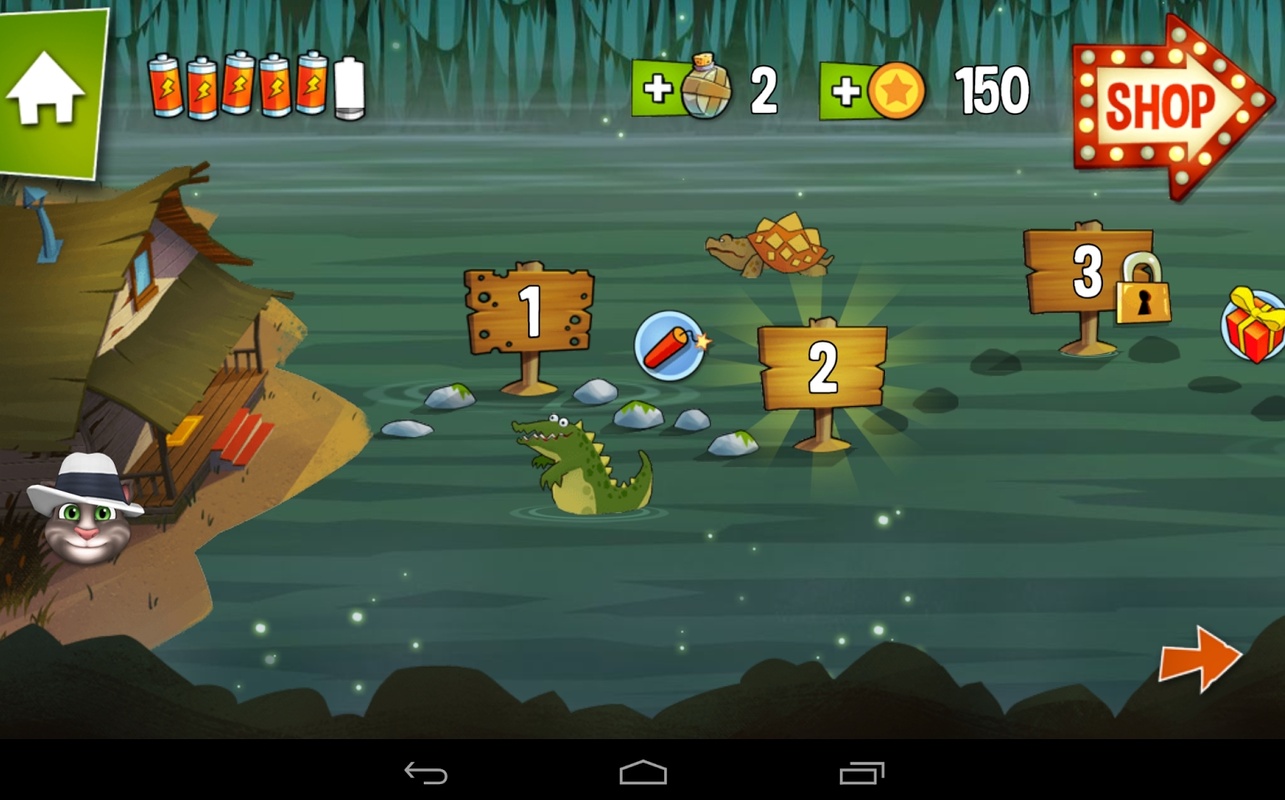This screenshot has width=1285, height=800.
Task: Grab the dynamite stick power-up icon
Action: [672, 350]
